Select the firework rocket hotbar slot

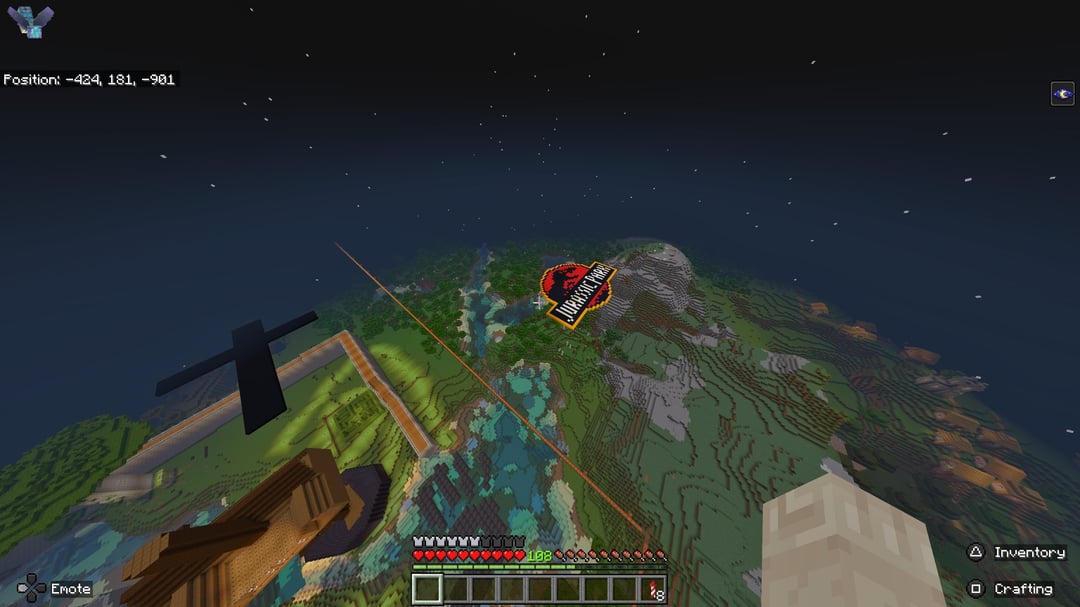654,589
